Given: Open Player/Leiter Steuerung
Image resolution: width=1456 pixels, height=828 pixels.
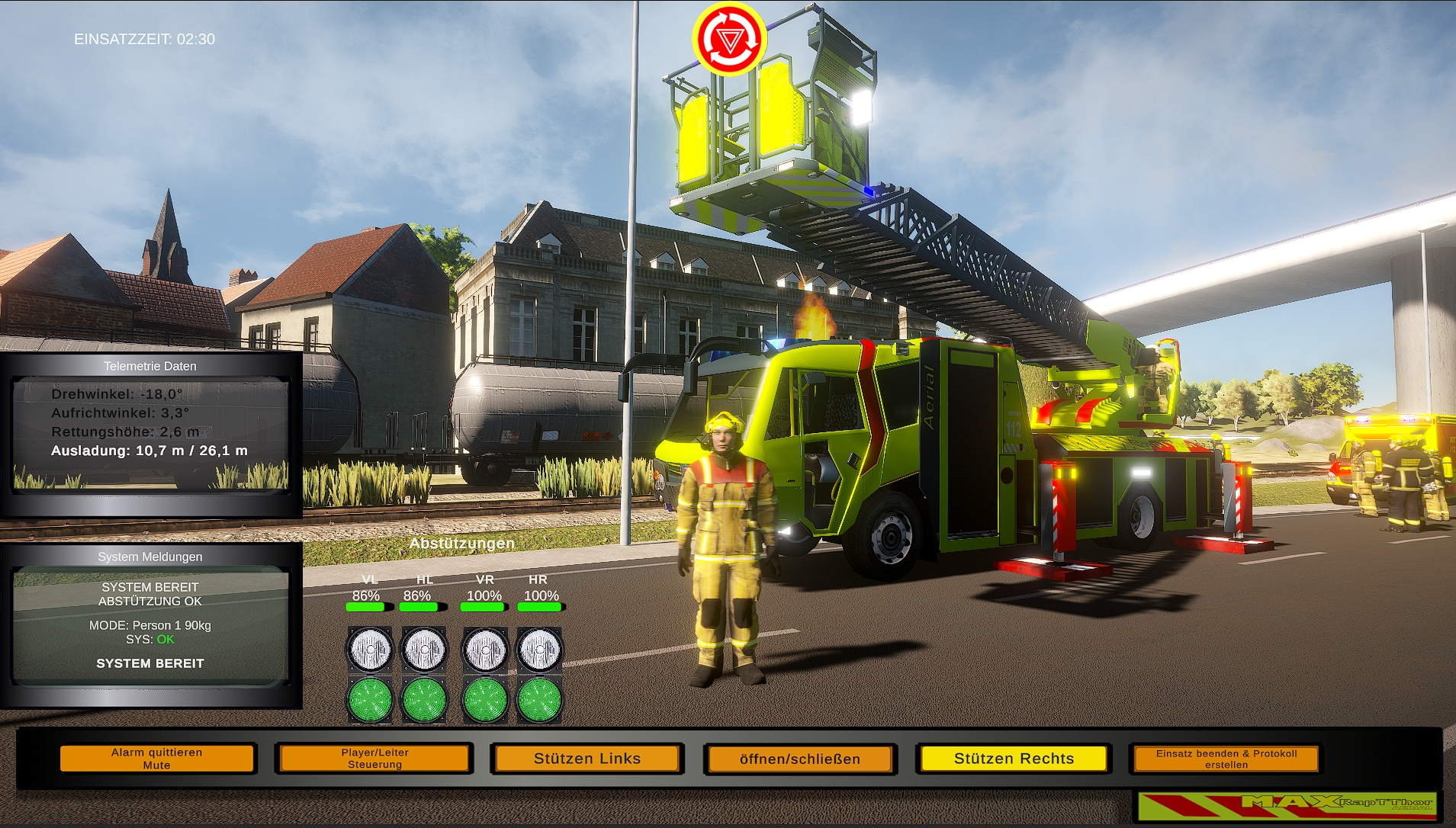Looking at the screenshot, I should 374,758.
